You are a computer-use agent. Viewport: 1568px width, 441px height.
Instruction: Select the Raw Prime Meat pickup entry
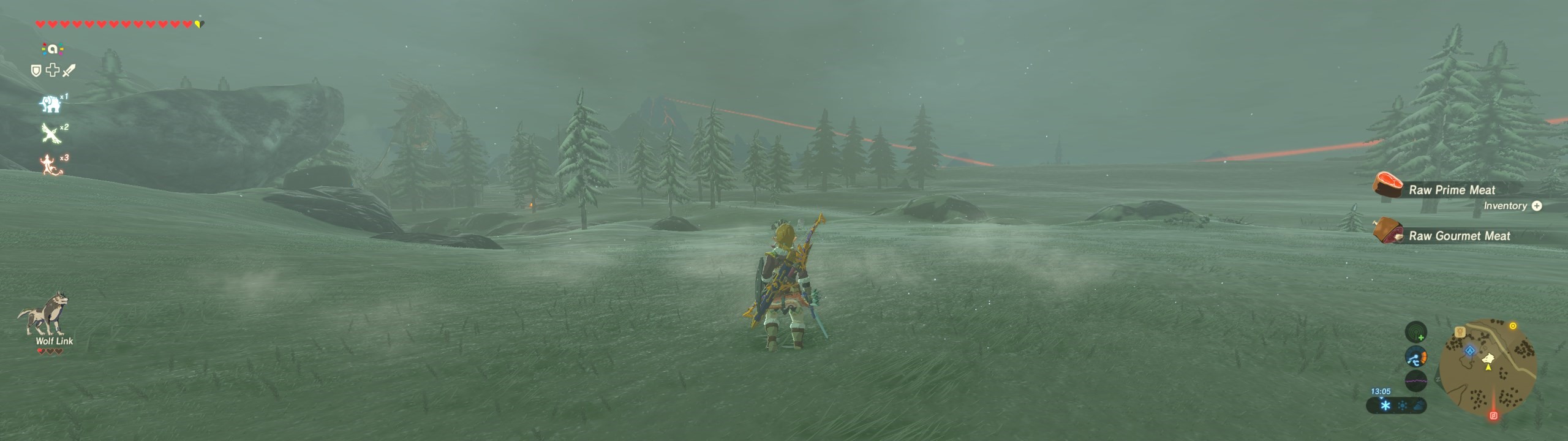pyautogui.click(x=1452, y=190)
